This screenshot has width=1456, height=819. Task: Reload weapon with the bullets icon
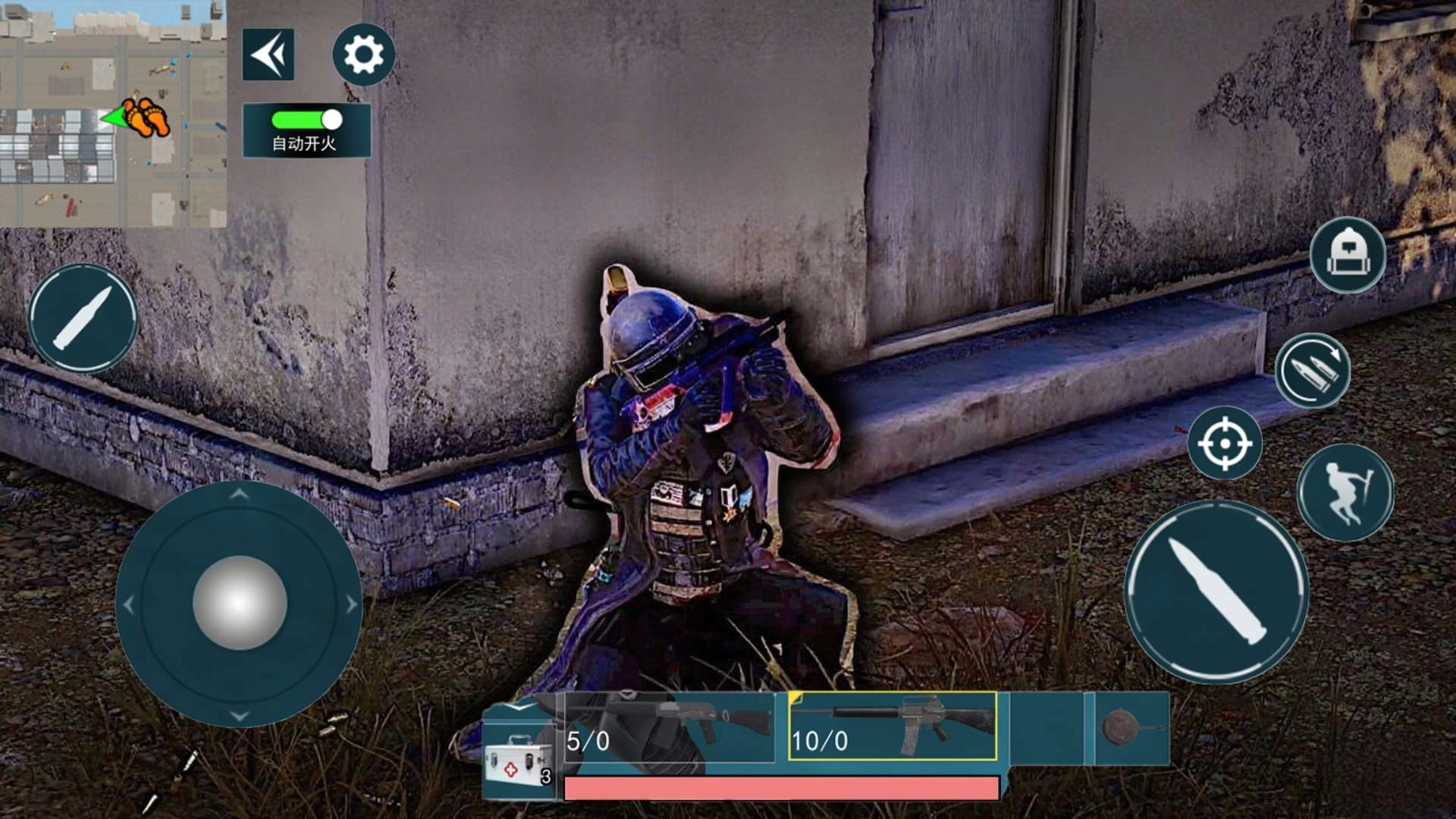pos(1312,371)
